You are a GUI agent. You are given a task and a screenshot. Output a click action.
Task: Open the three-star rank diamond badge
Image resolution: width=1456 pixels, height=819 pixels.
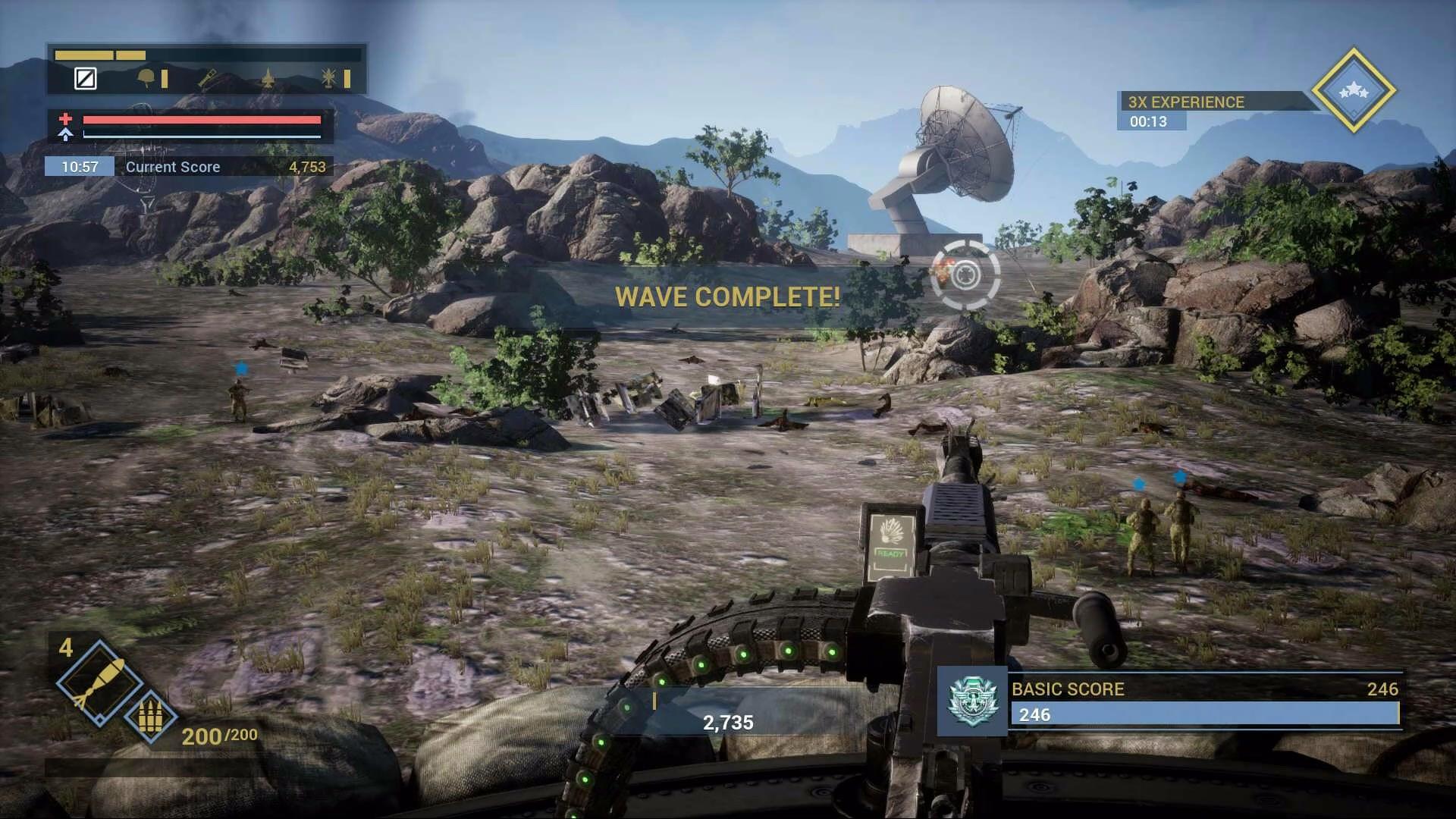(x=1354, y=91)
